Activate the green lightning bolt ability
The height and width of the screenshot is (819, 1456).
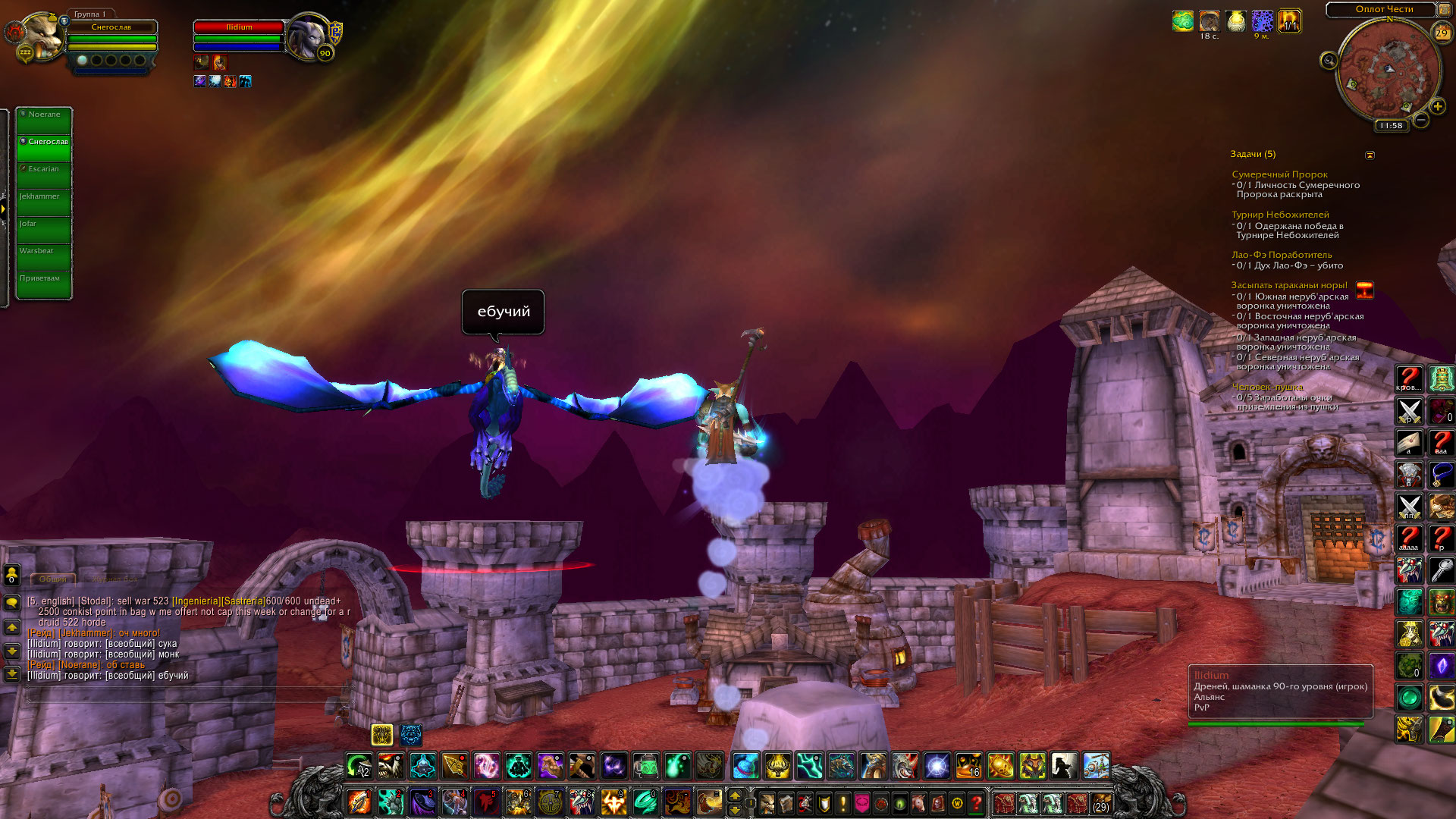(809, 766)
